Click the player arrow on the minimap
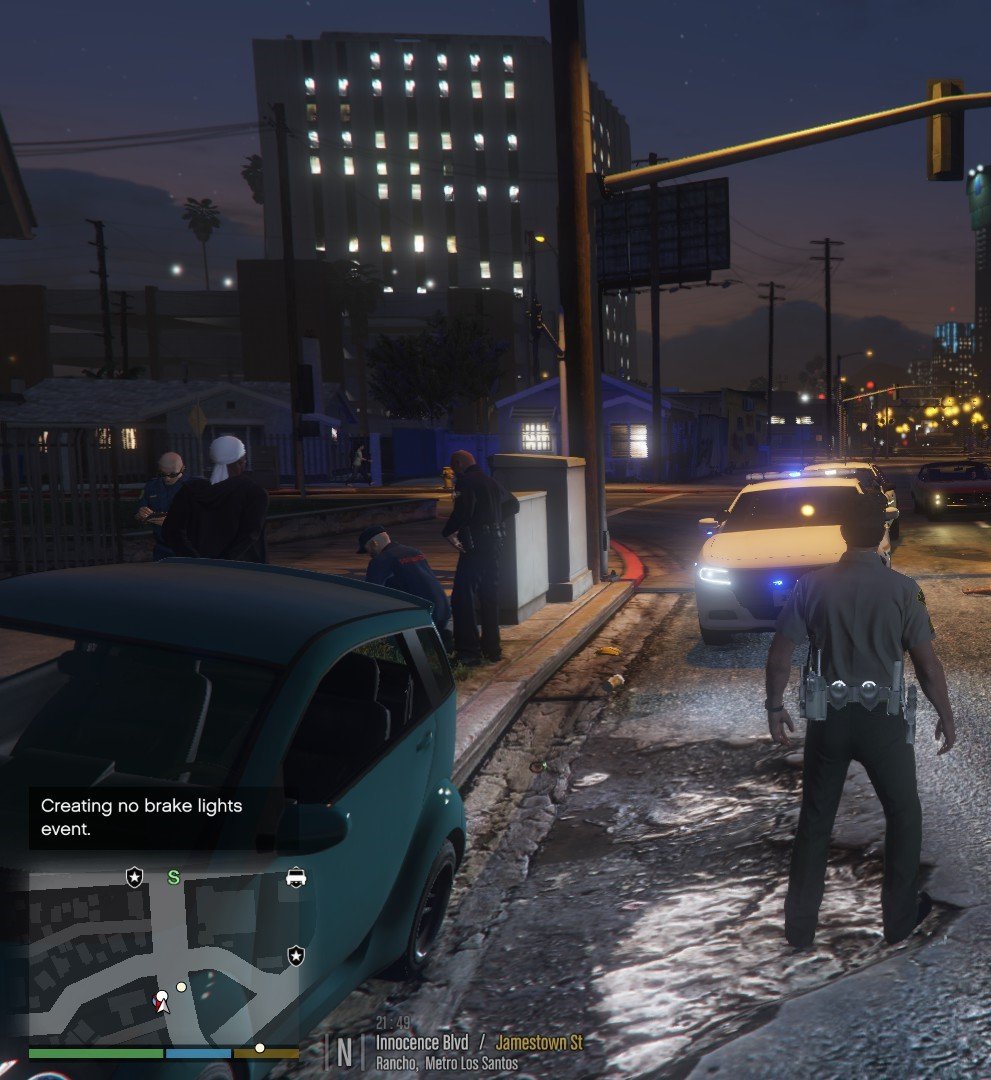The image size is (991, 1080). tap(162, 1001)
